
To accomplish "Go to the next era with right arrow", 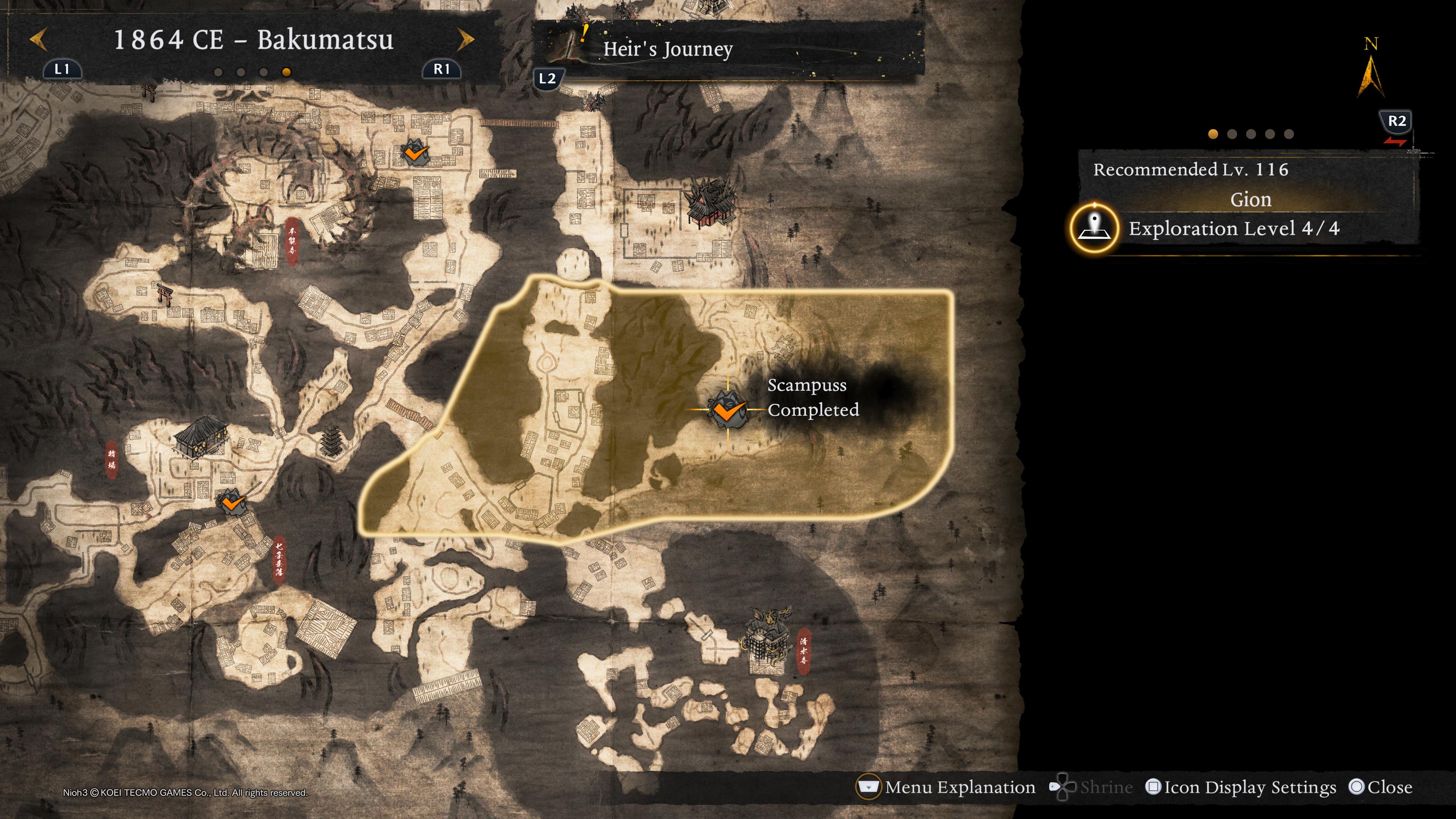I will pos(465,39).
